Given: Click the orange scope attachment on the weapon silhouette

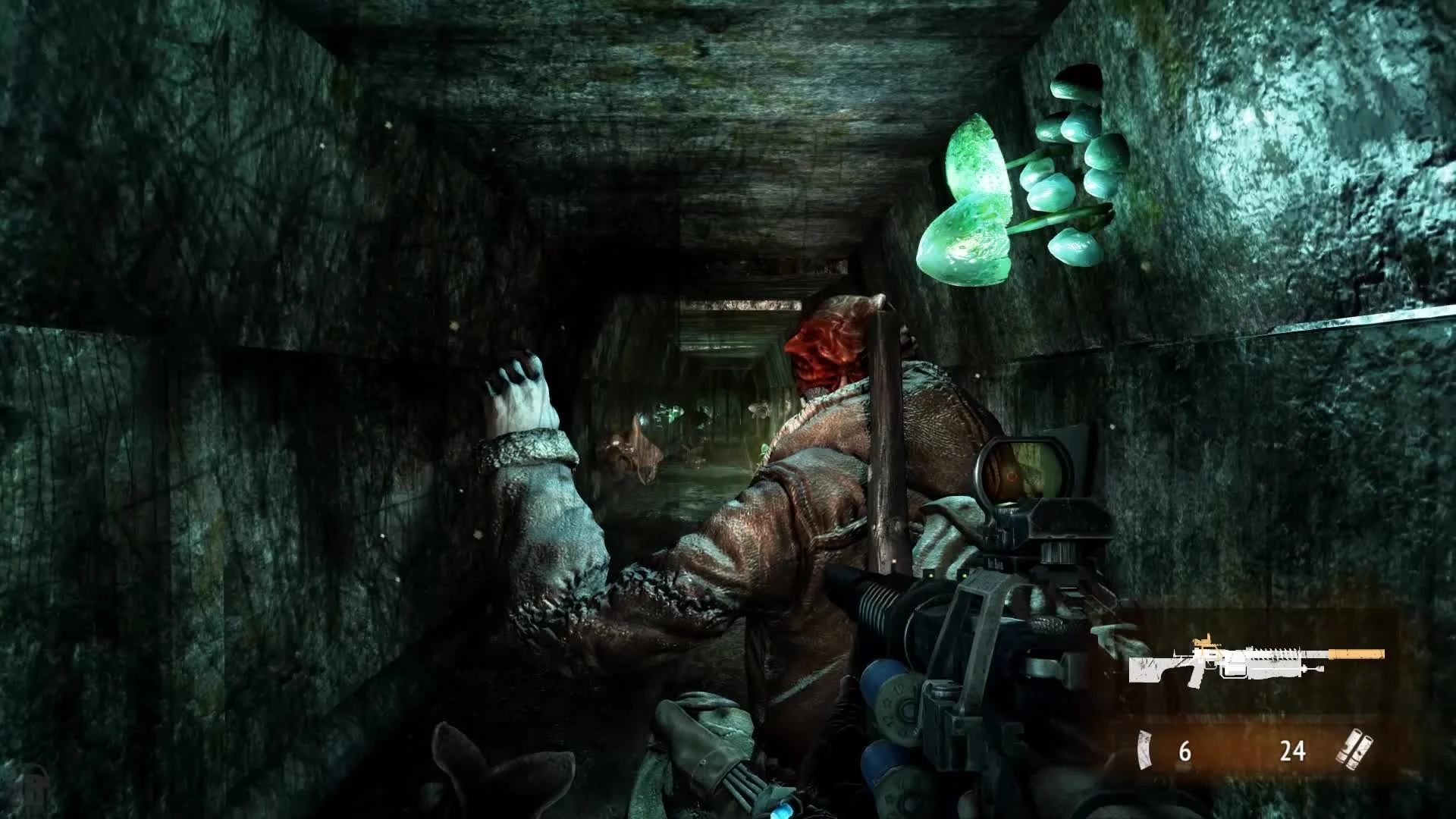Looking at the screenshot, I should (x=1204, y=642).
